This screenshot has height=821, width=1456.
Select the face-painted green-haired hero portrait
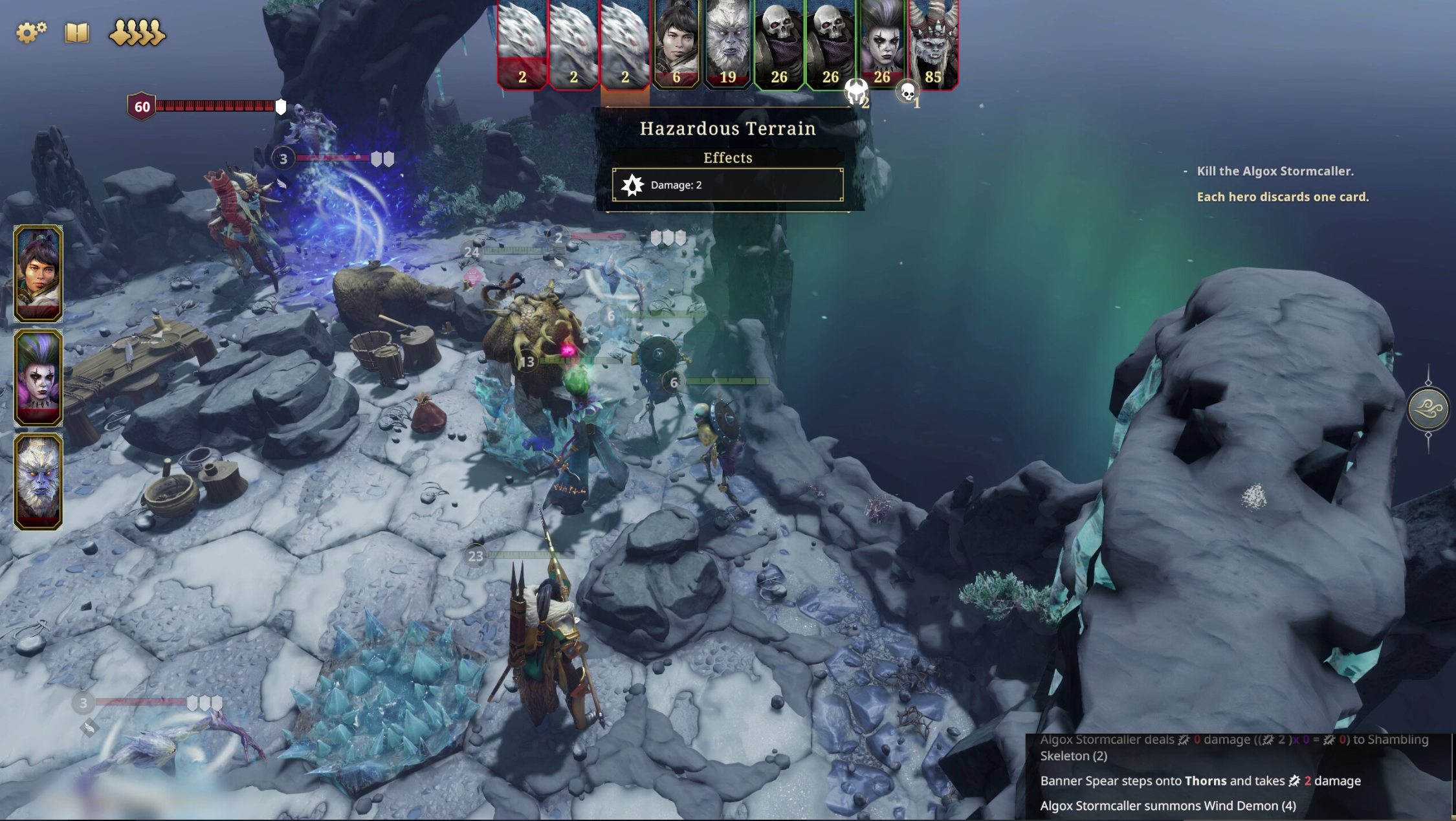coord(38,377)
